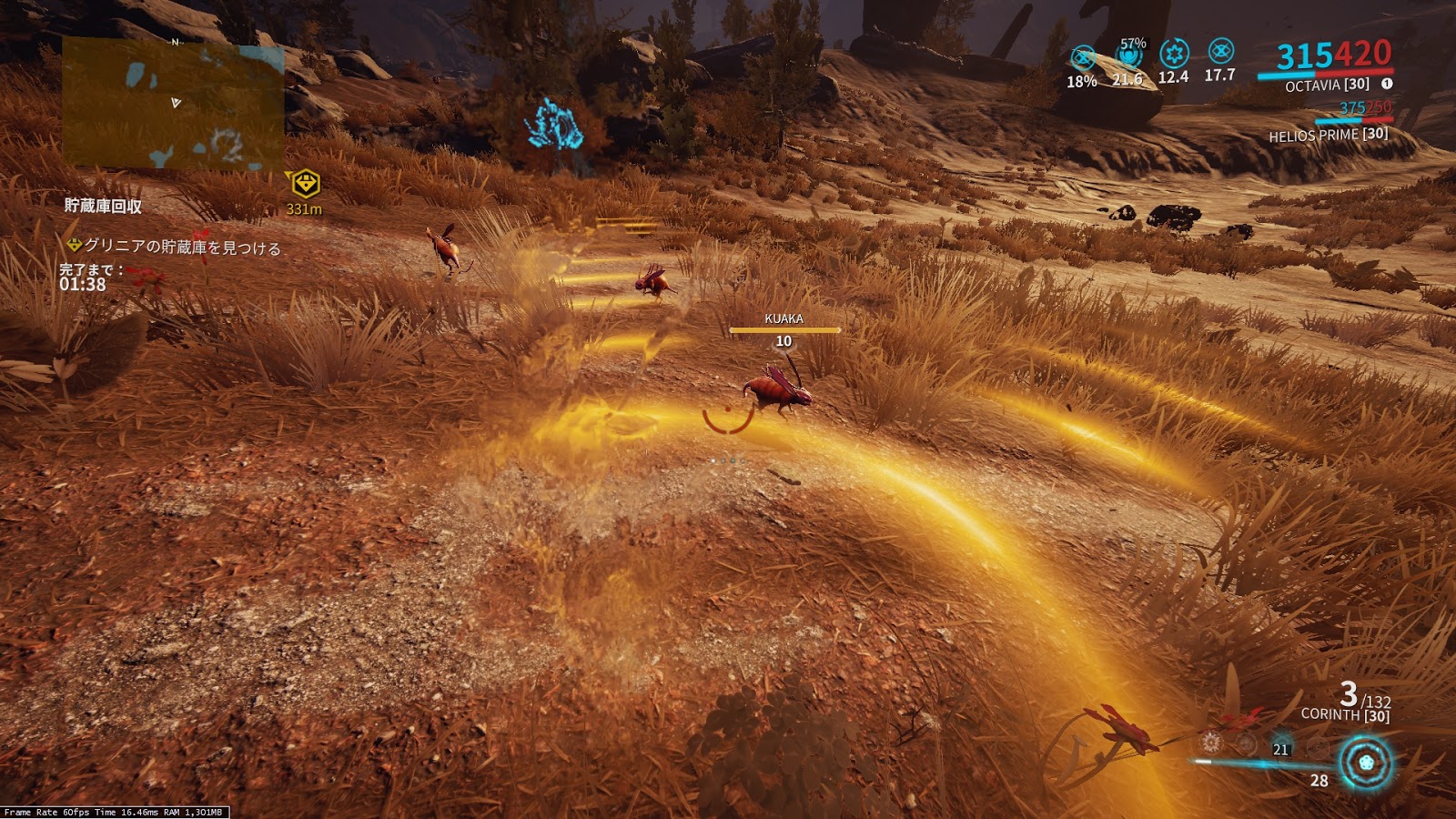The image size is (1456, 819).
Task: Click the Mallet buff icon showing 57%
Action: coord(1127,56)
